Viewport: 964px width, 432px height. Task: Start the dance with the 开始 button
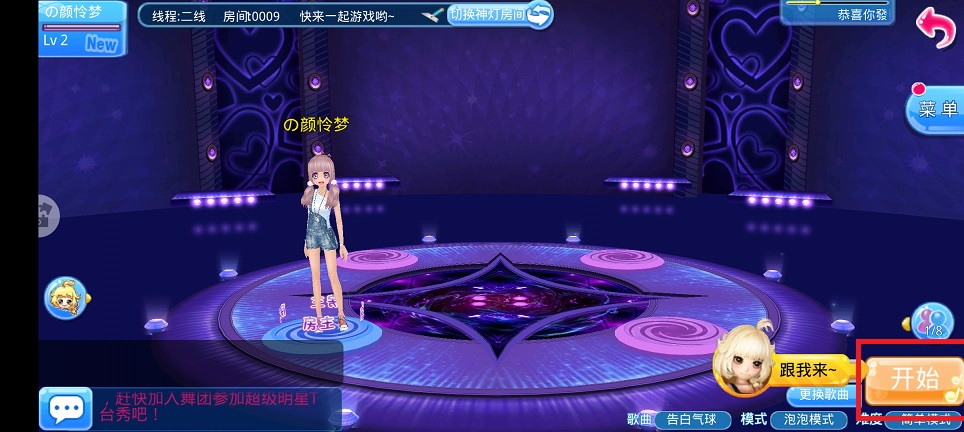913,378
